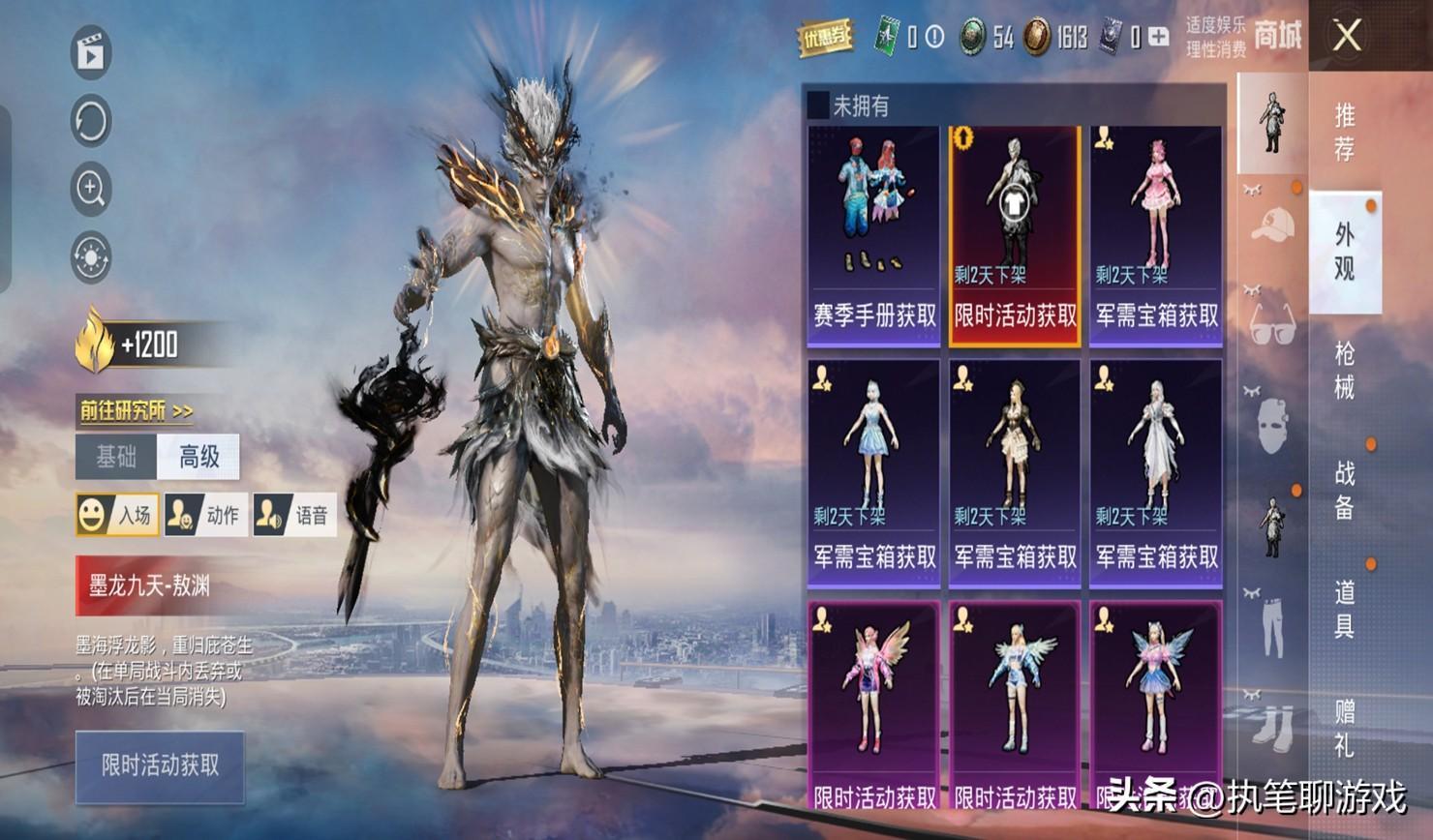The height and width of the screenshot is (840, 1433).
Task: Close the shop with the X button
Action: pyautogui.click(x=1347, y=37)
